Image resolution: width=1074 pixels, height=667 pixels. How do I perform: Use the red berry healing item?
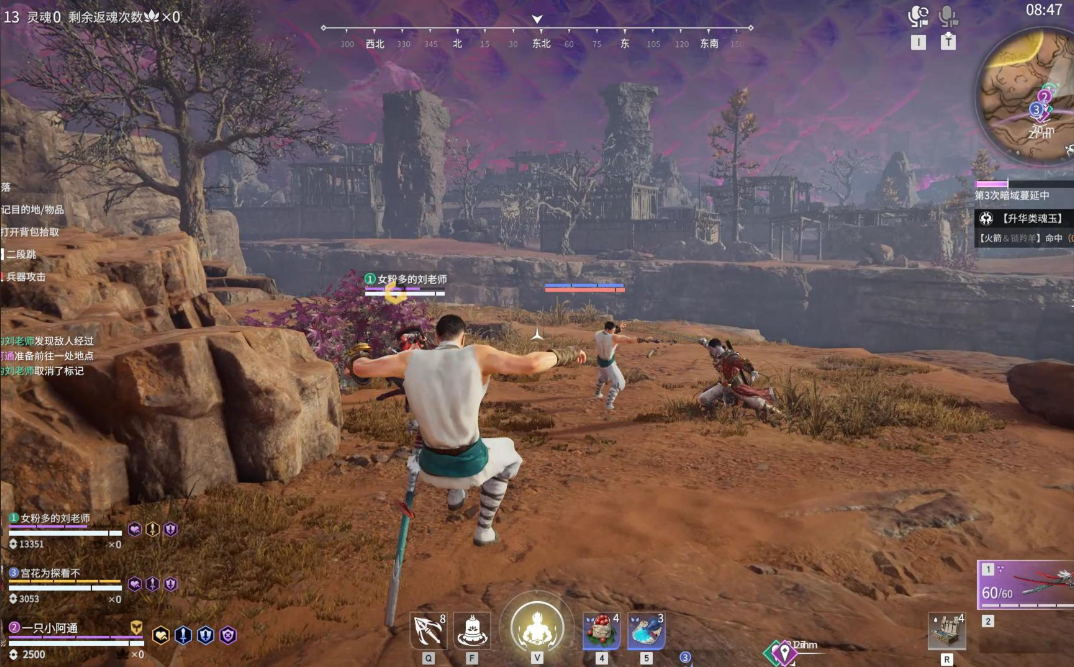(x=601, y=631)
